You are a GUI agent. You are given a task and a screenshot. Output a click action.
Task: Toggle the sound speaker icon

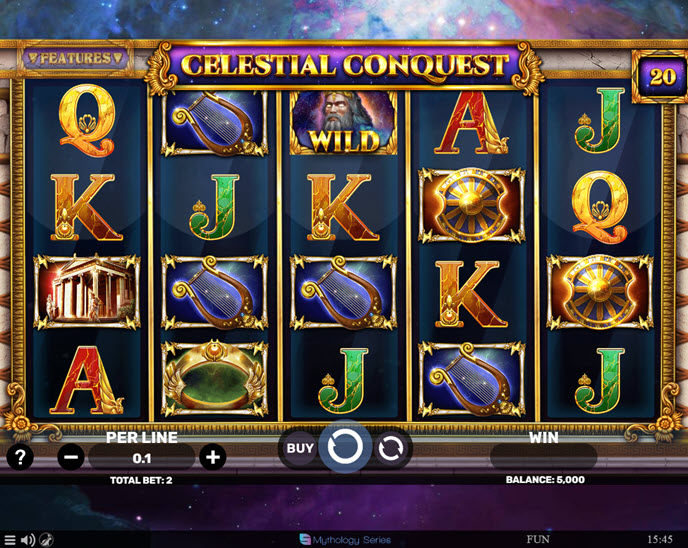pyautogui.click(x=27, y=540)
